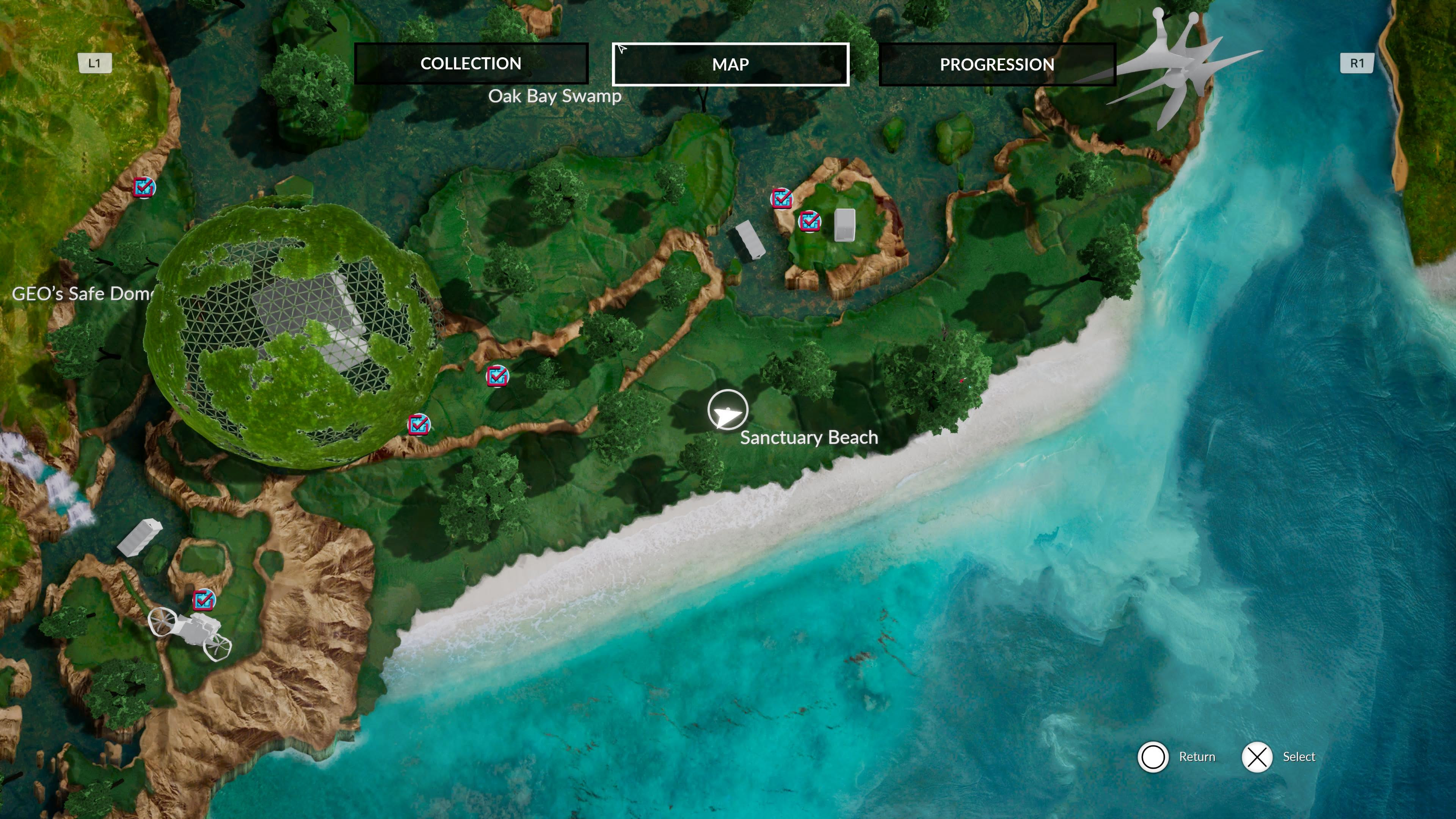Open the PROGRESSION tab
Viewport: 1456px width, 819px height.
[x=996, y=64]
